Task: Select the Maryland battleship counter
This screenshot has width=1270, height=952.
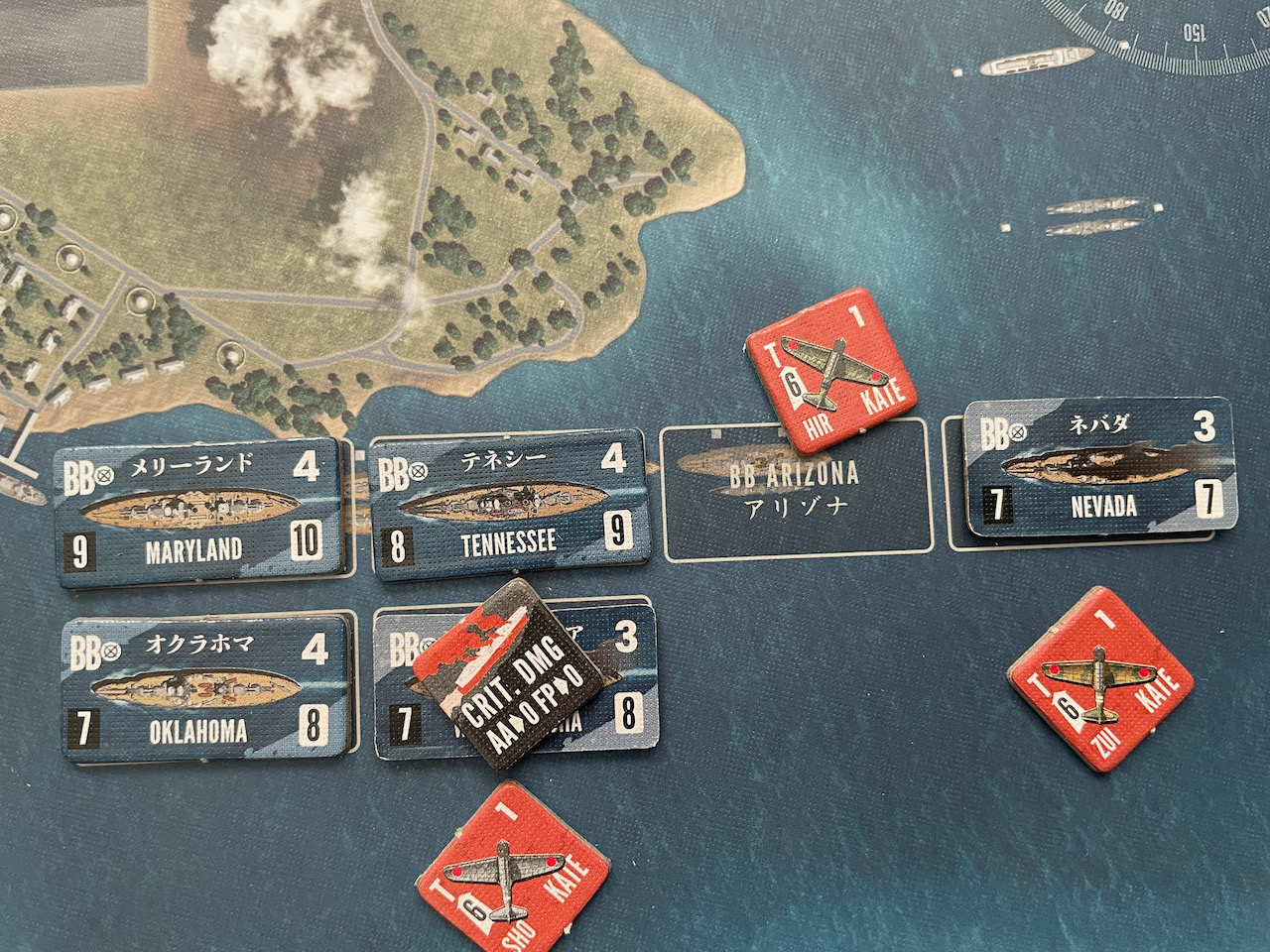Action: pos(198,512)
